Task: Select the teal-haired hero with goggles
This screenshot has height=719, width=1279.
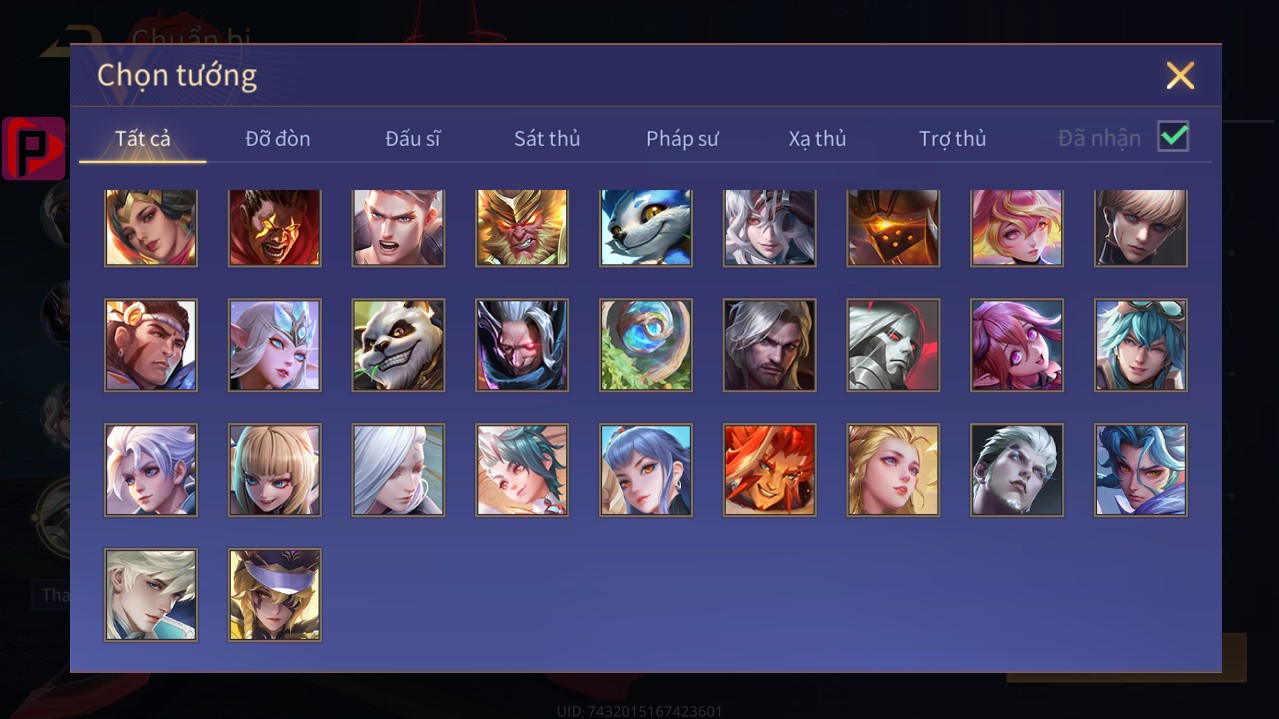Action: 1141,345
